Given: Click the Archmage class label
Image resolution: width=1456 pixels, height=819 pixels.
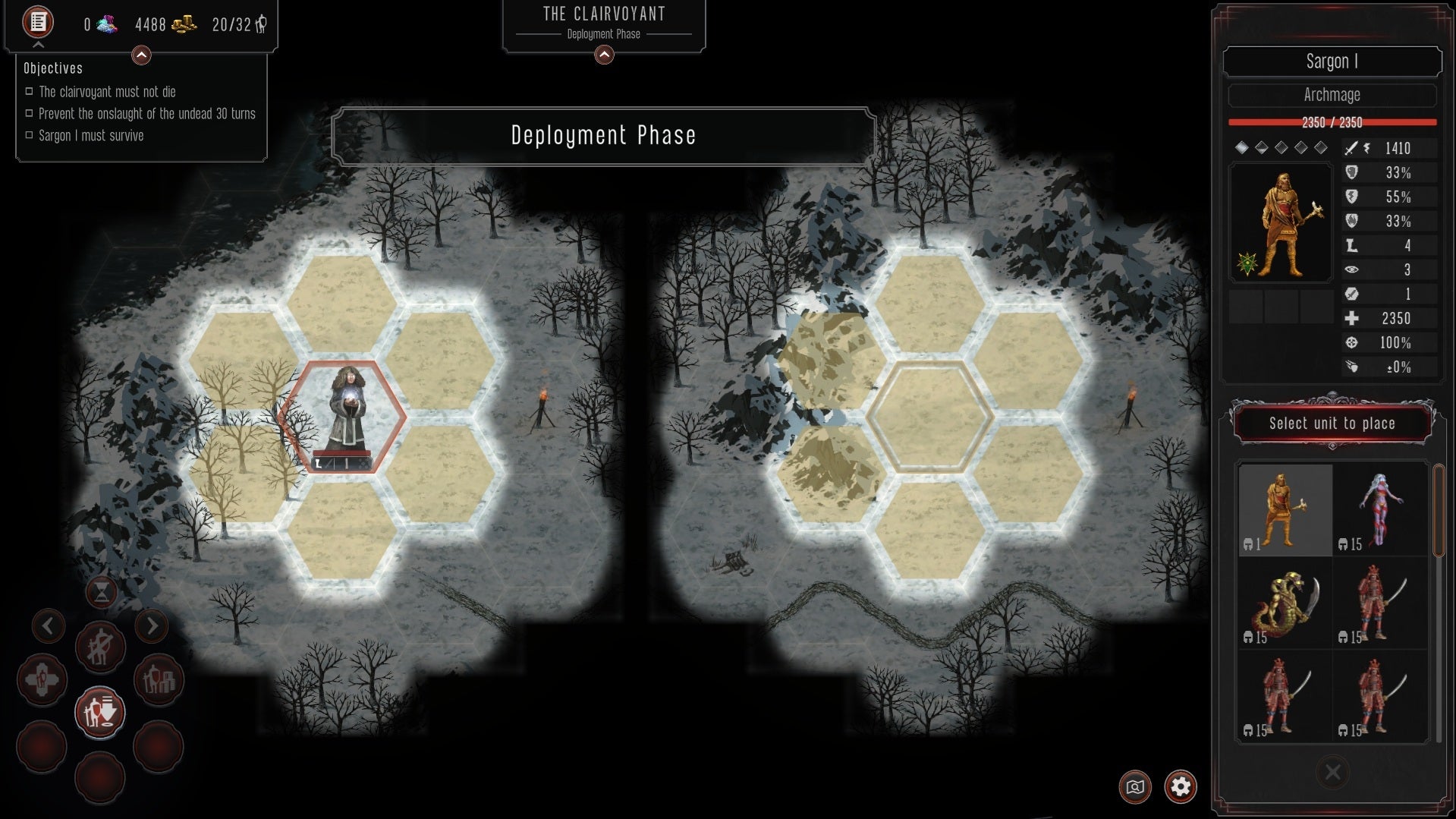Looking at the screenshot, I should coord(1332,95).
